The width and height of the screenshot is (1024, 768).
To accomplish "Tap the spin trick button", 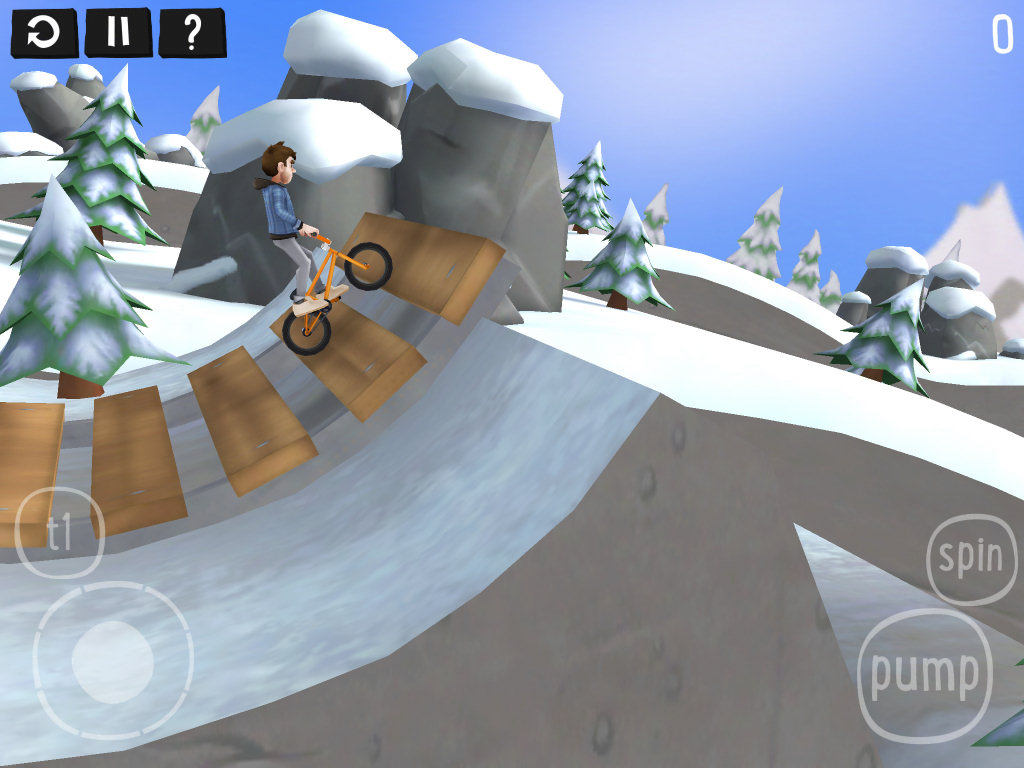I will coord(971,559).
